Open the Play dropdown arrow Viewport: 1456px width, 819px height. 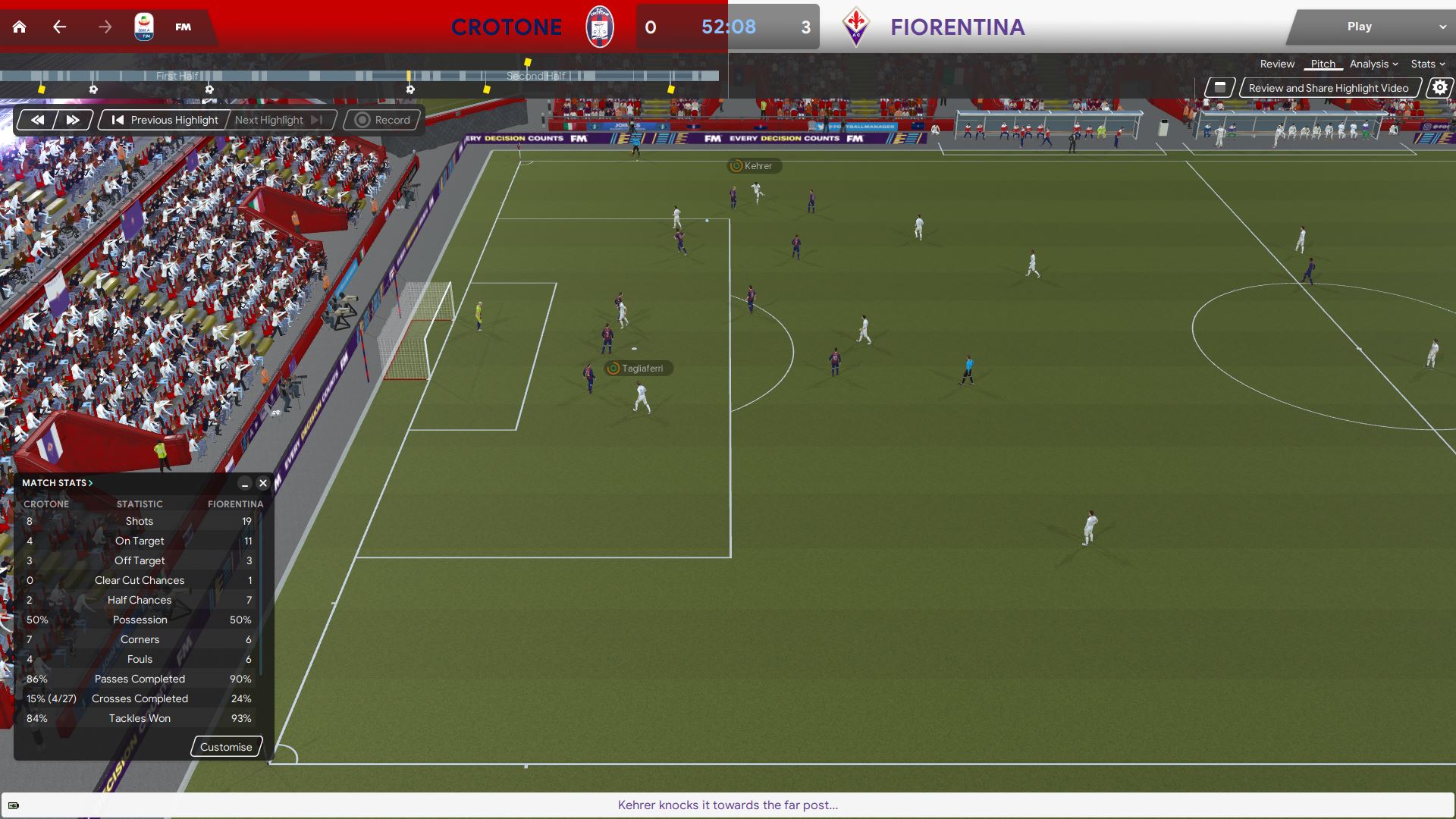(1442, 27)
